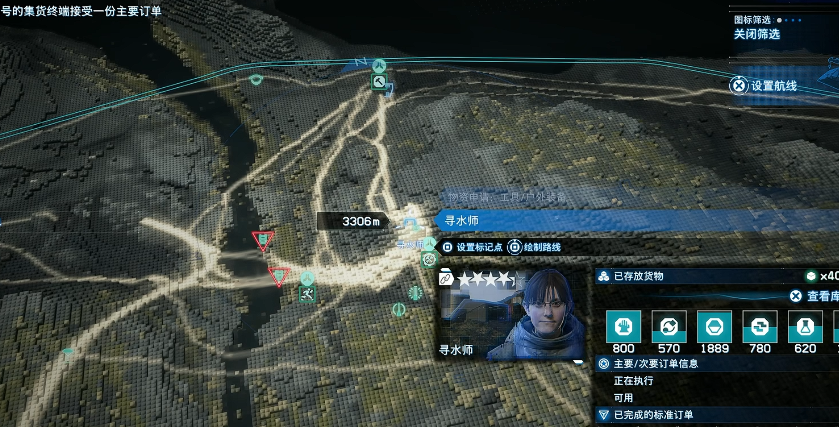Screen dimensions: 839x427
Task: Choose the material slot showing 780
Action: pyautogui.click(x=759, y=325)
